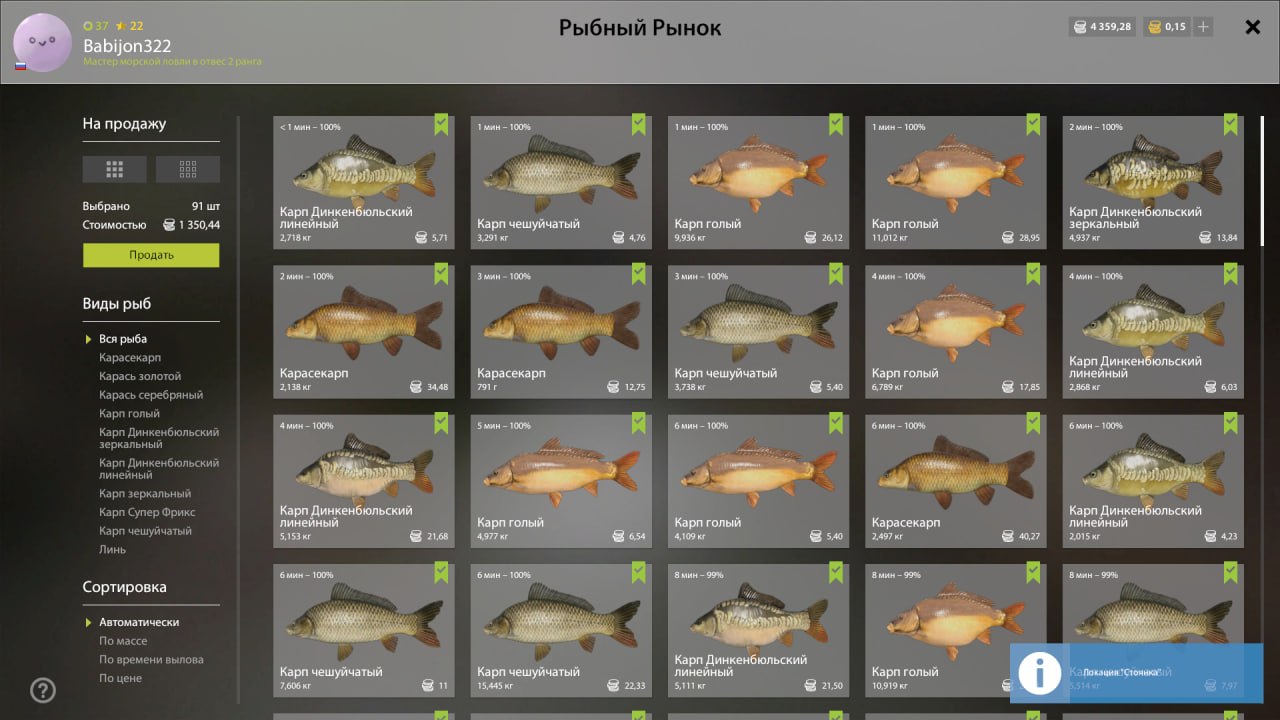Switch to the large grid view
This screenshot has width=1280, height=720.
(x=114, y=168)
